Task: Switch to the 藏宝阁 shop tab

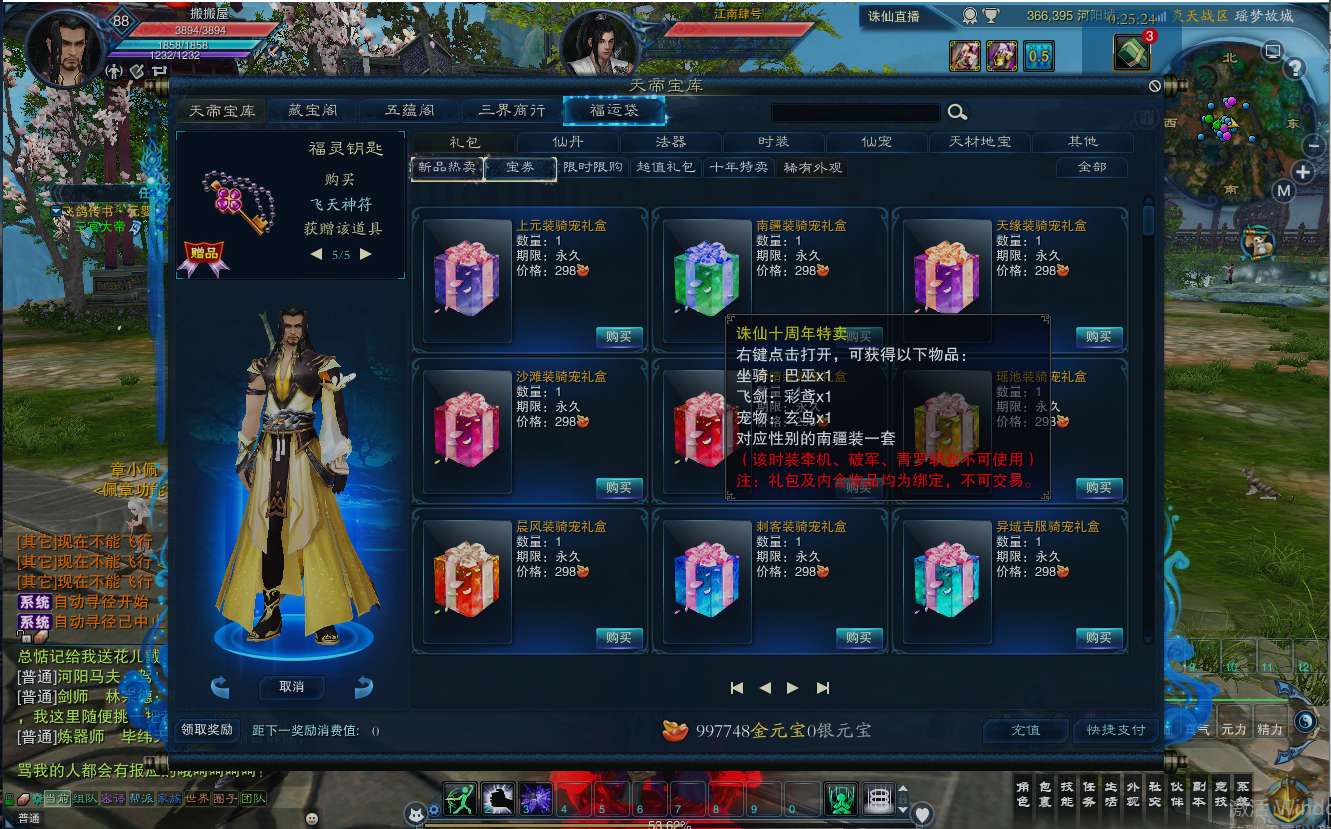Action: pyautogui.click(x=310, y=111)
